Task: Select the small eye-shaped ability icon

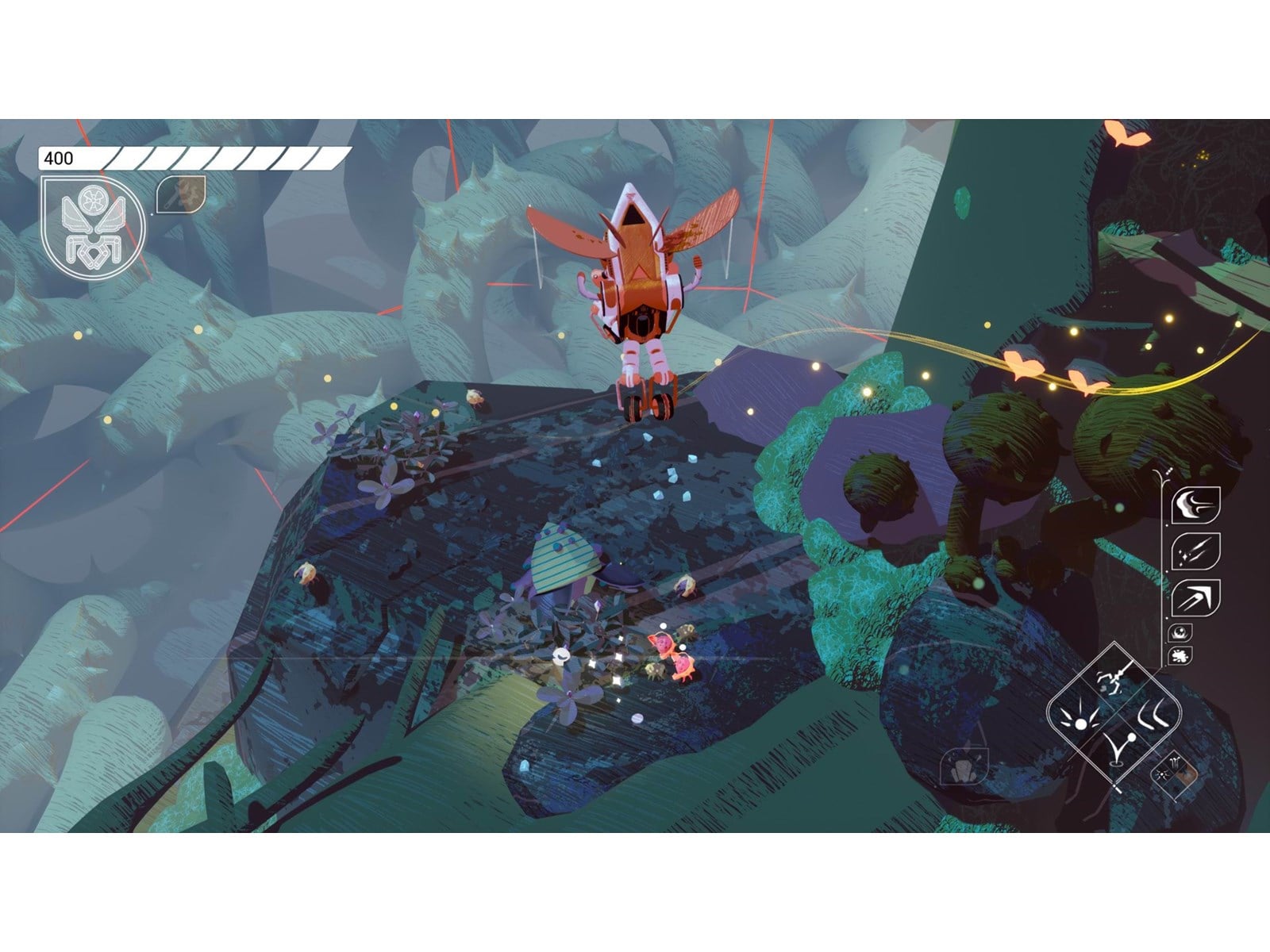Action: click(1180, 632)
